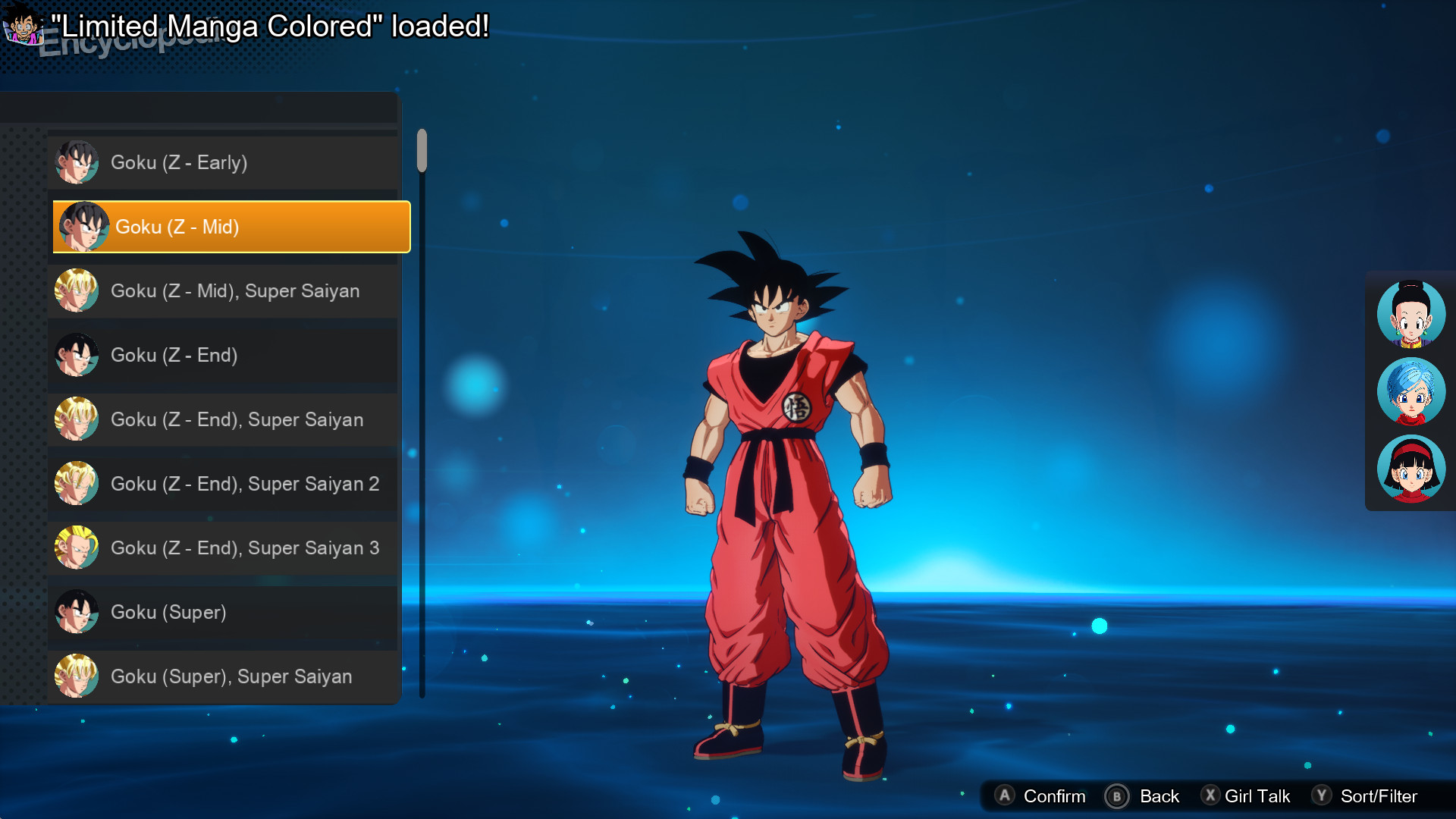Click the Goku (Super) portrait icon

pos(77,612)
